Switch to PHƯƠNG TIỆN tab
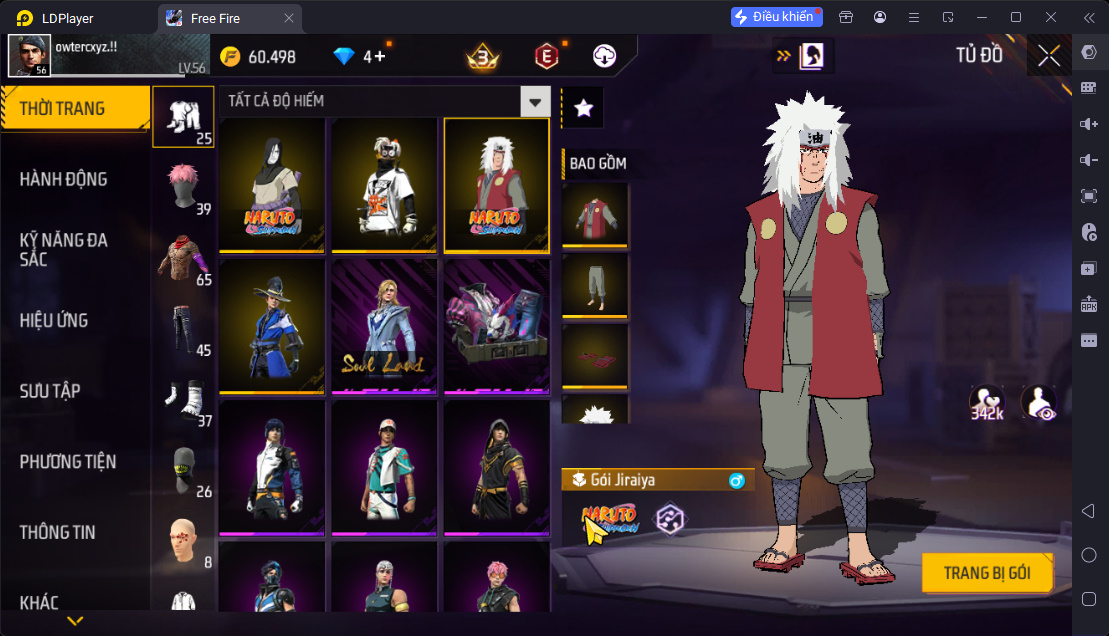The image size is (1109, 636). tap(68, 461)
